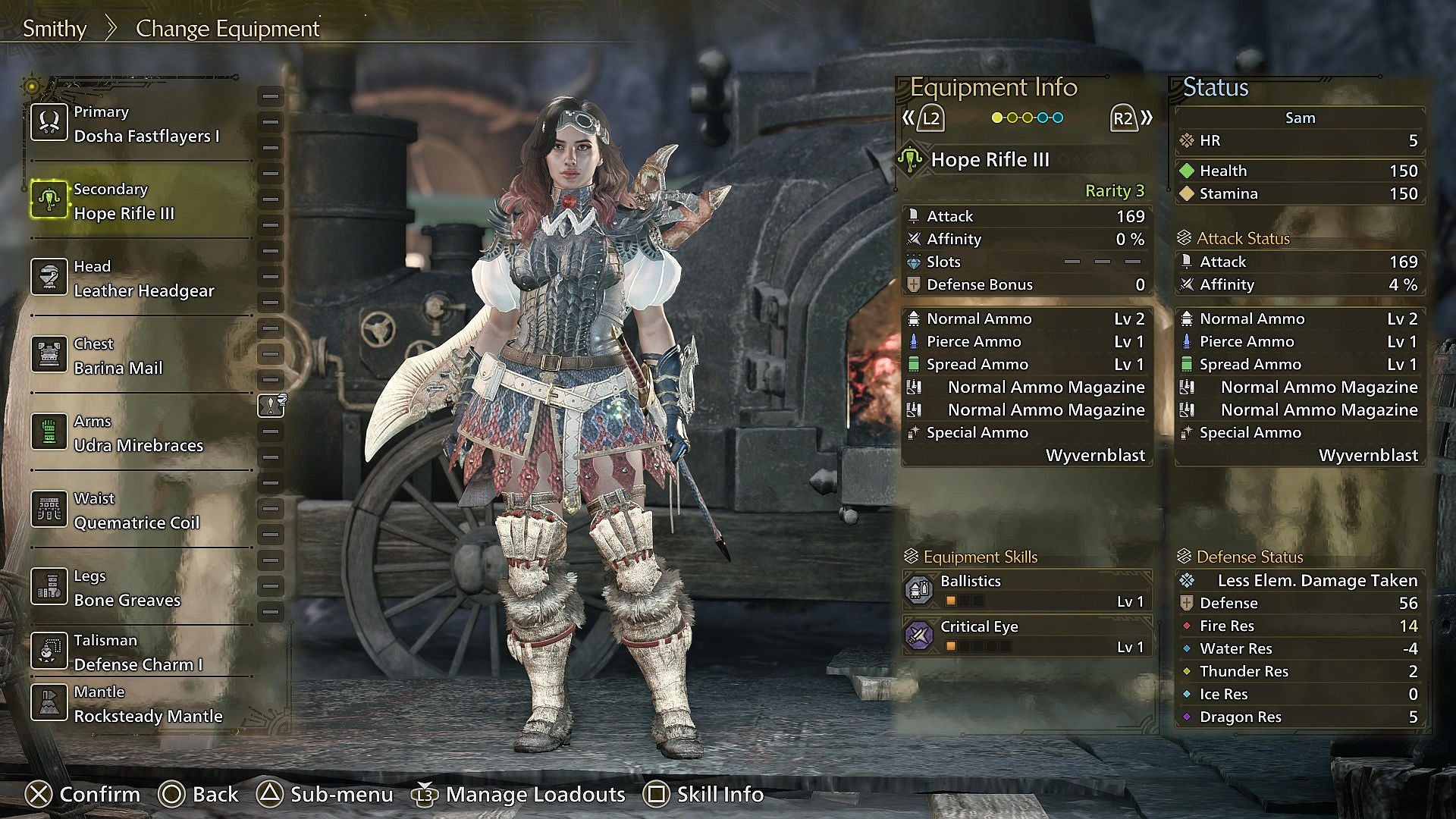Screen dimensions: 1456x819
Task: Click the Barina Mail chest slot icon
Action: (49, 354)
